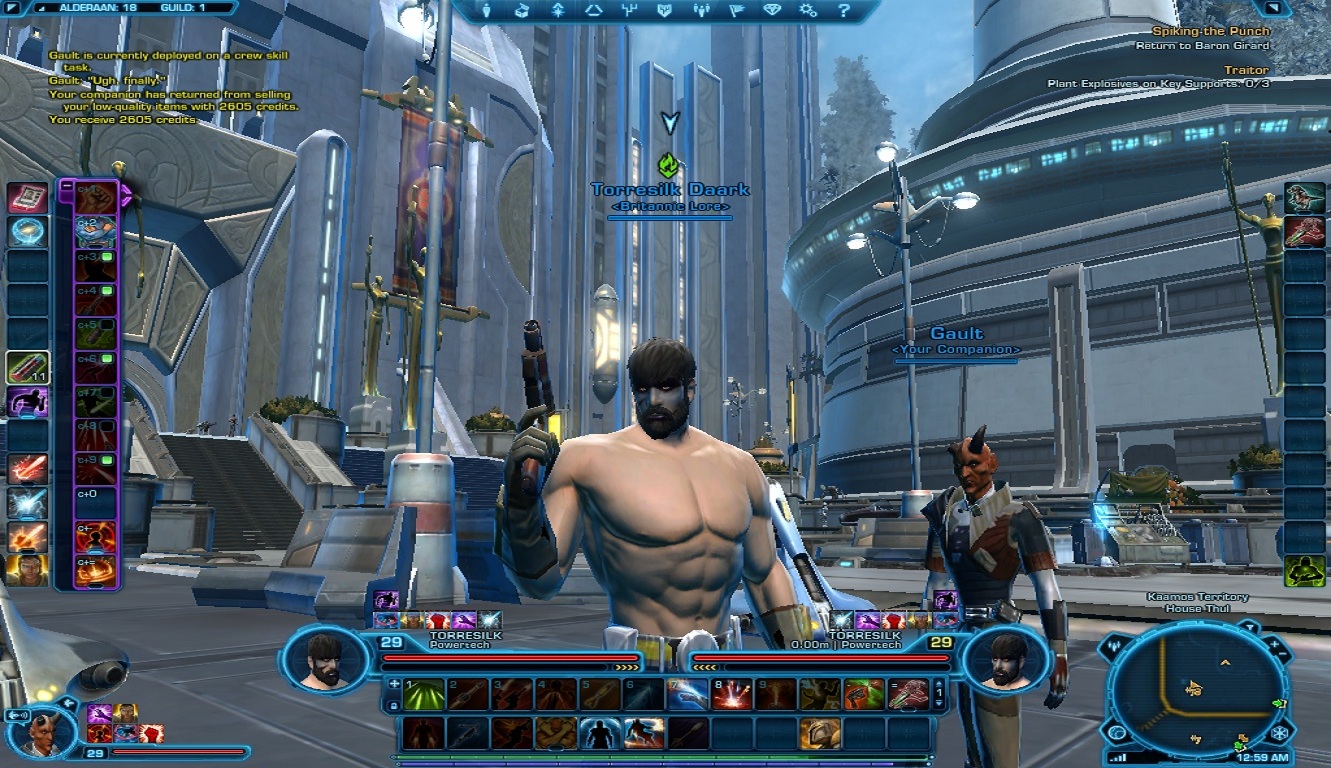The height and width of the screenshot is (768, 1331).
Task: Open the diamond-shaped menu icon
Action: (771, 12)
